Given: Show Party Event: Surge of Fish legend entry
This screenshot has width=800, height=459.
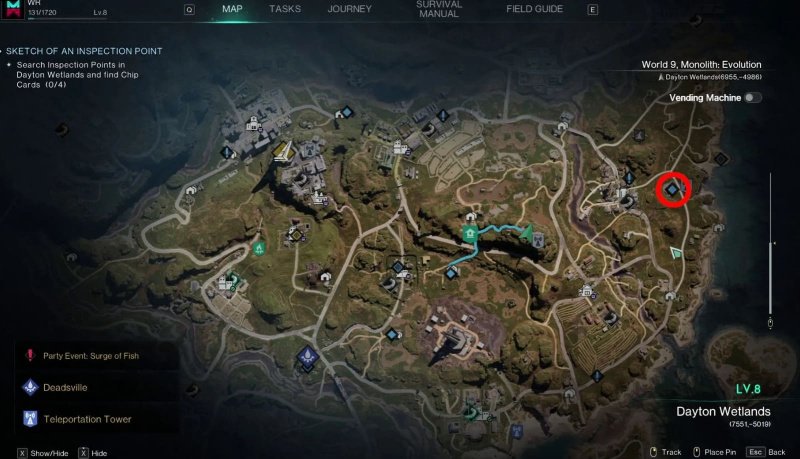Looking at the screenshot, I should pyautogui.click(x=90, y=355).
